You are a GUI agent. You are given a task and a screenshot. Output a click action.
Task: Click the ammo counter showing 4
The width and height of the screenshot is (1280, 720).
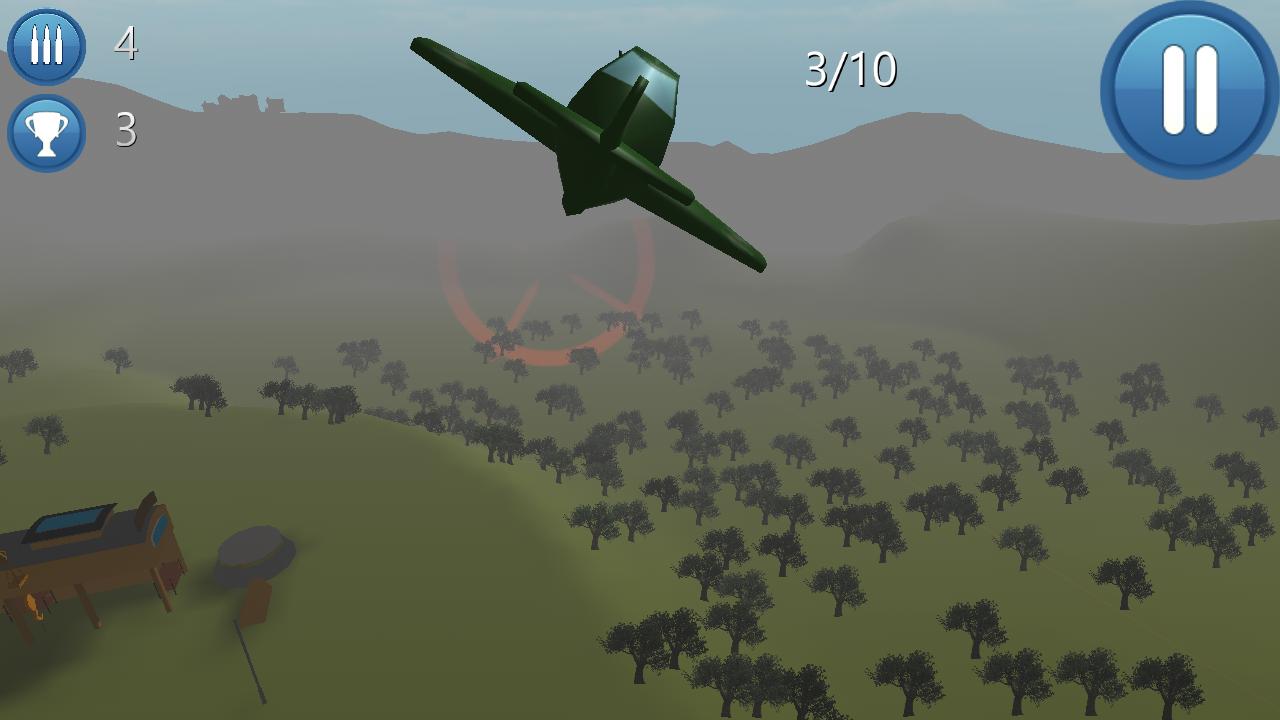[124, 45]
